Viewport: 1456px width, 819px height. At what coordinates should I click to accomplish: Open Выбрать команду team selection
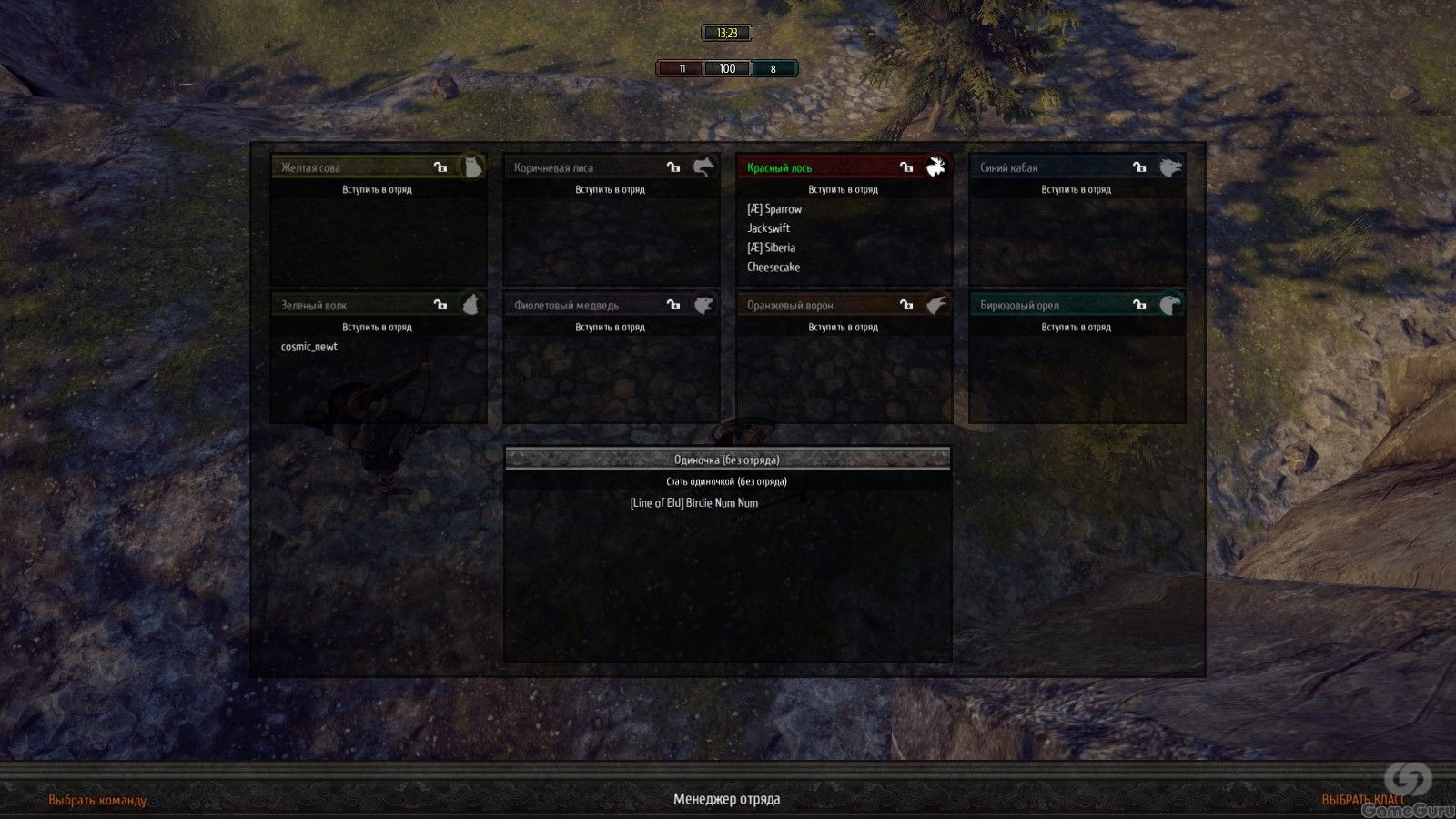coord(97,800)
